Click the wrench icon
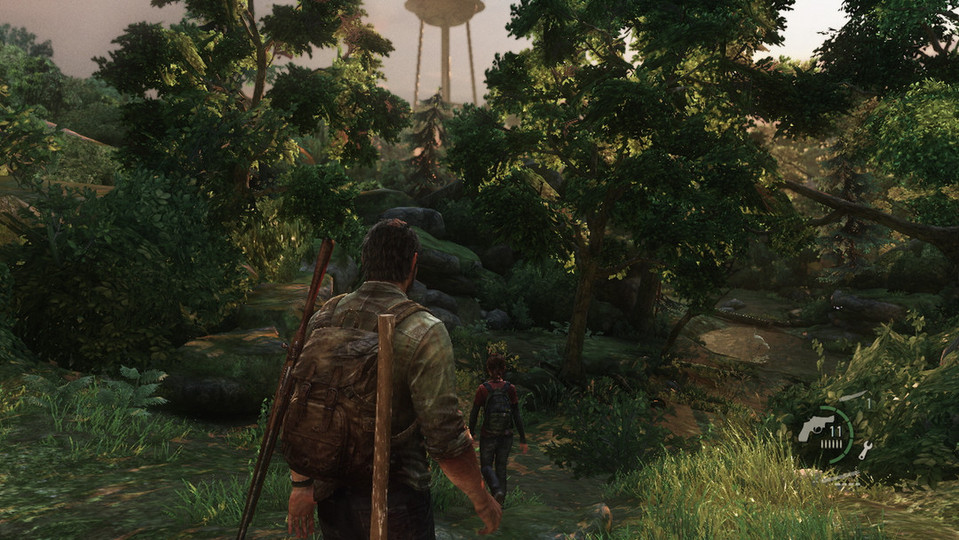The height and width of the screenshot is (540, 959). (x=864, y=450)
